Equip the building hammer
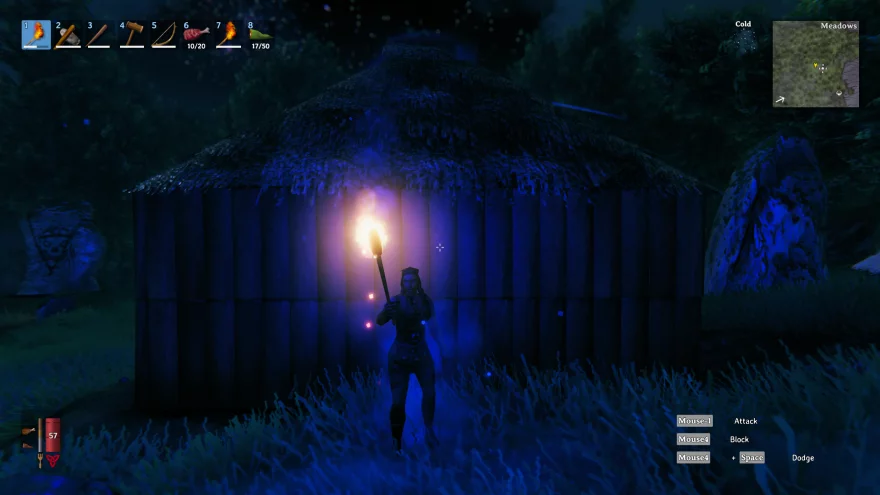The width and height of the screenshot is (880, 495). coord(132,35)
